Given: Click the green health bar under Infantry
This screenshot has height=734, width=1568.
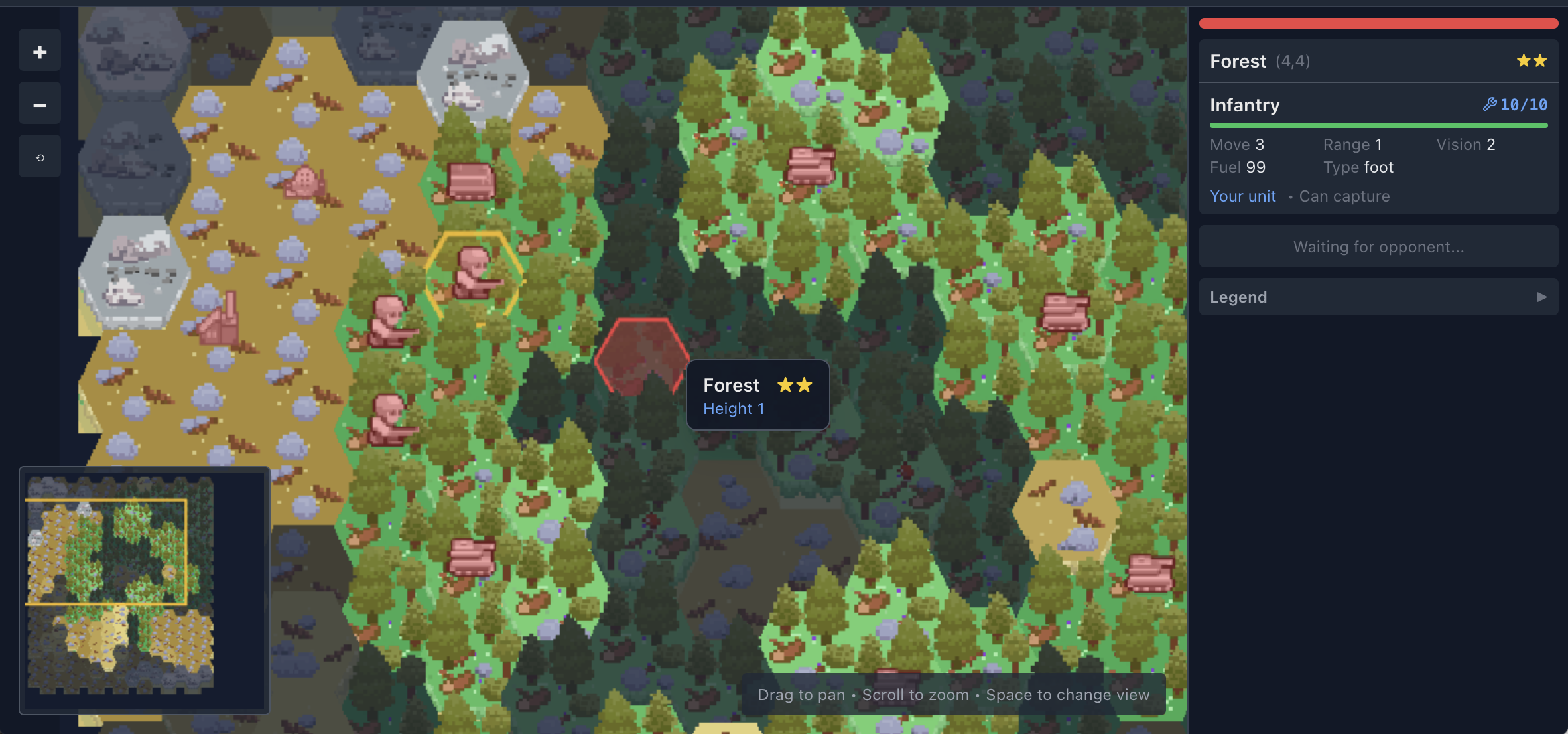Looking at the screenshot, I should 1378,125.
